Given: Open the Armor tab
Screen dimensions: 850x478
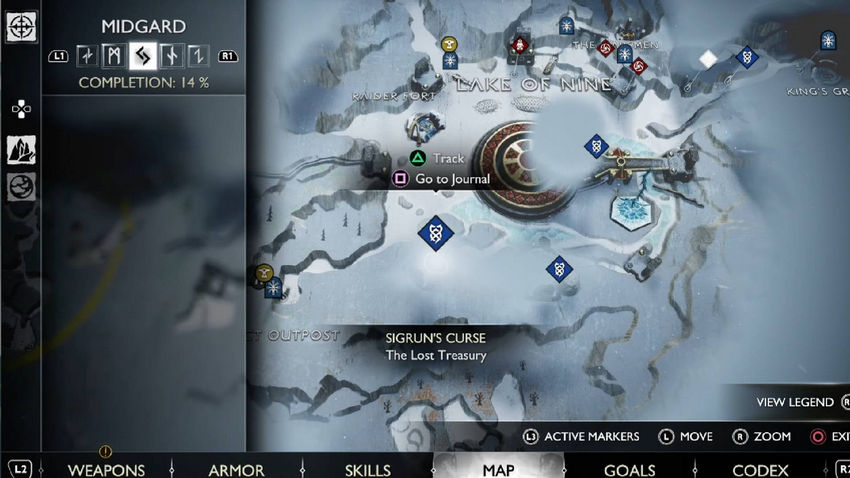Looking at the screenshot, I should pos(236,469).
